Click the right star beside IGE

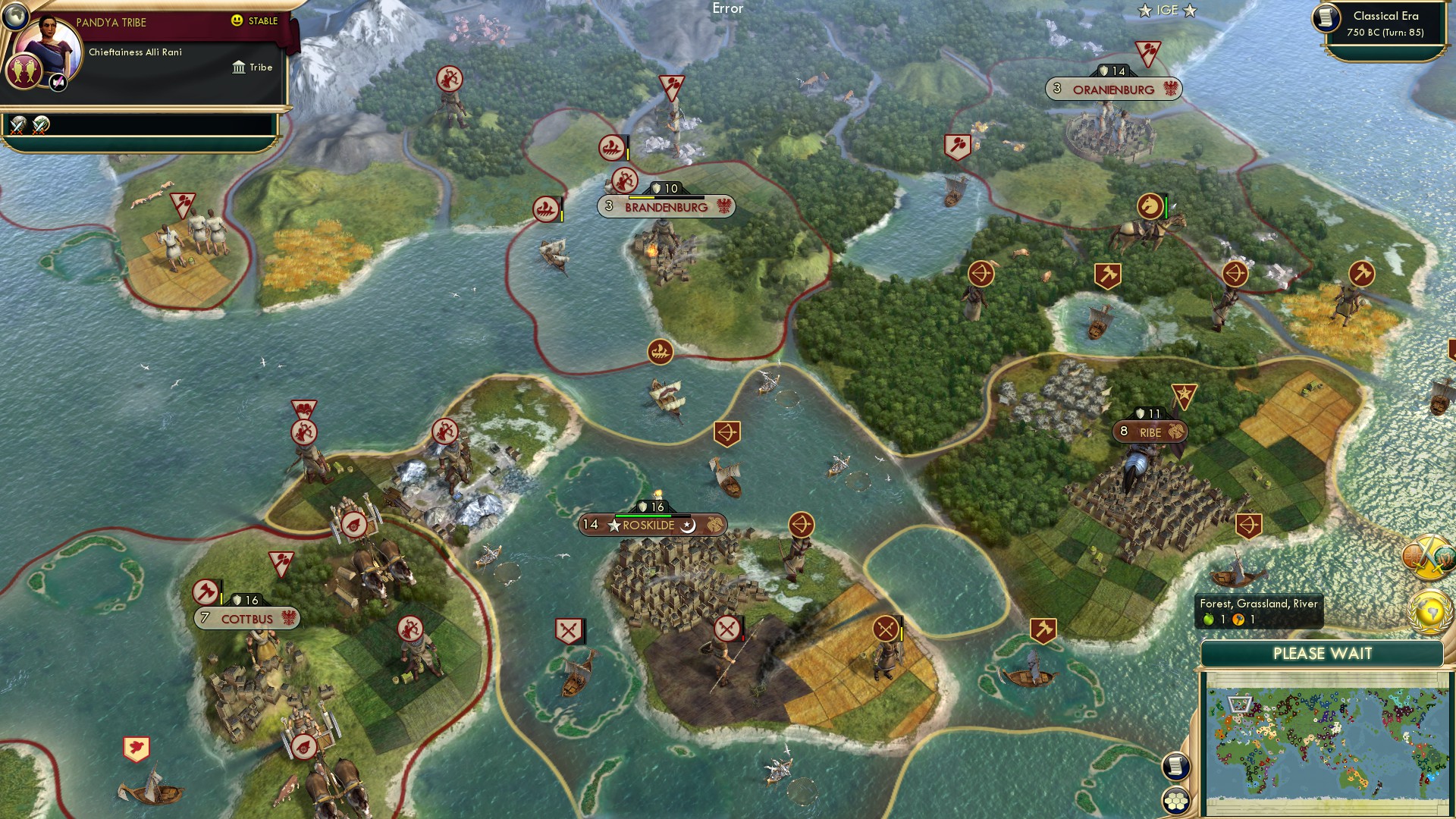coord(1191,10)
